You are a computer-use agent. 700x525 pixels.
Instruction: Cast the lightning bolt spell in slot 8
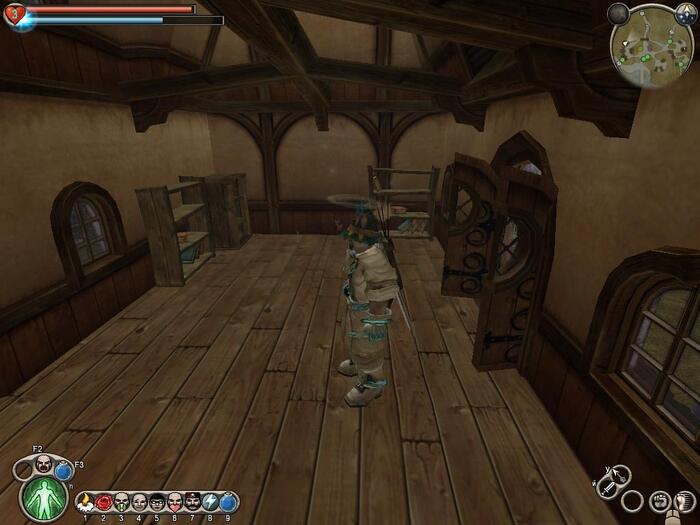click(210, 501)
